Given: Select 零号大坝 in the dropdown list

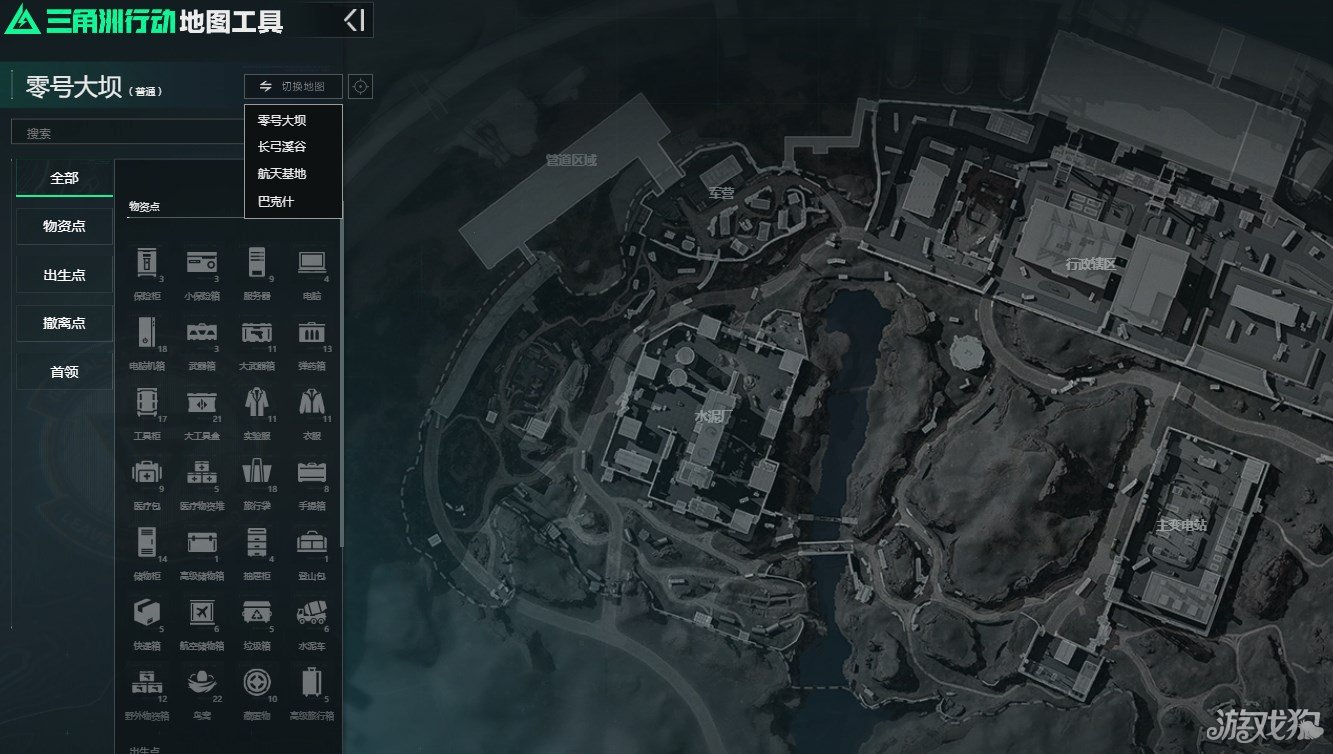Looking at the screenshot, I should tap(282, 120).
